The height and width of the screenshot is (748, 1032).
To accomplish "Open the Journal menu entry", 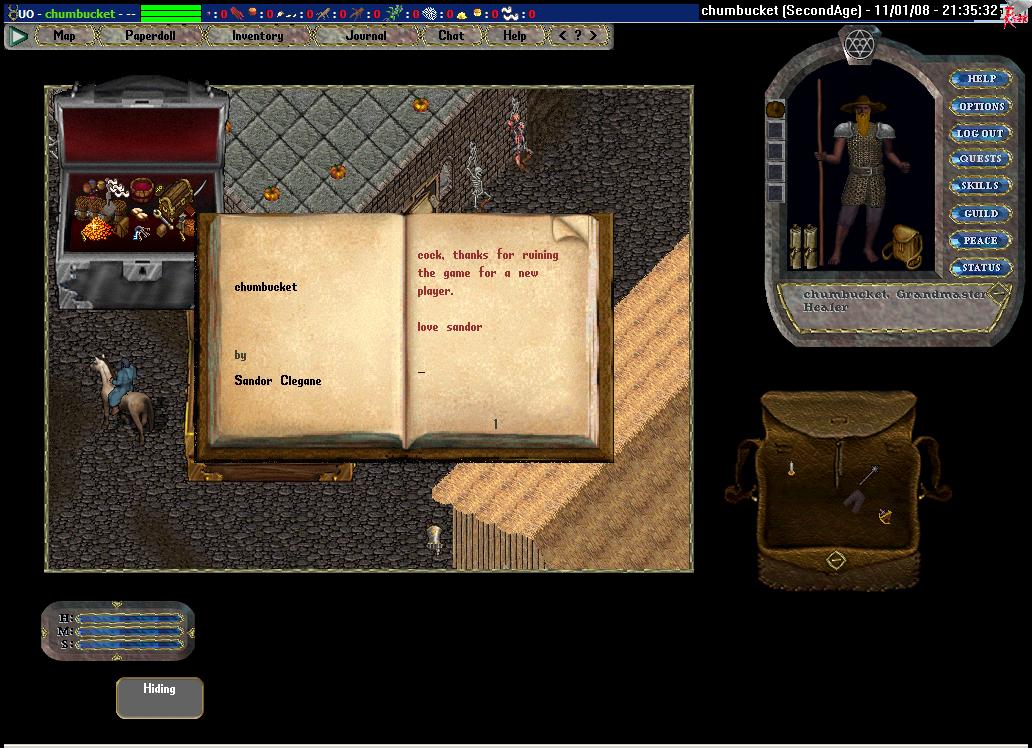I will coord(366,36).
